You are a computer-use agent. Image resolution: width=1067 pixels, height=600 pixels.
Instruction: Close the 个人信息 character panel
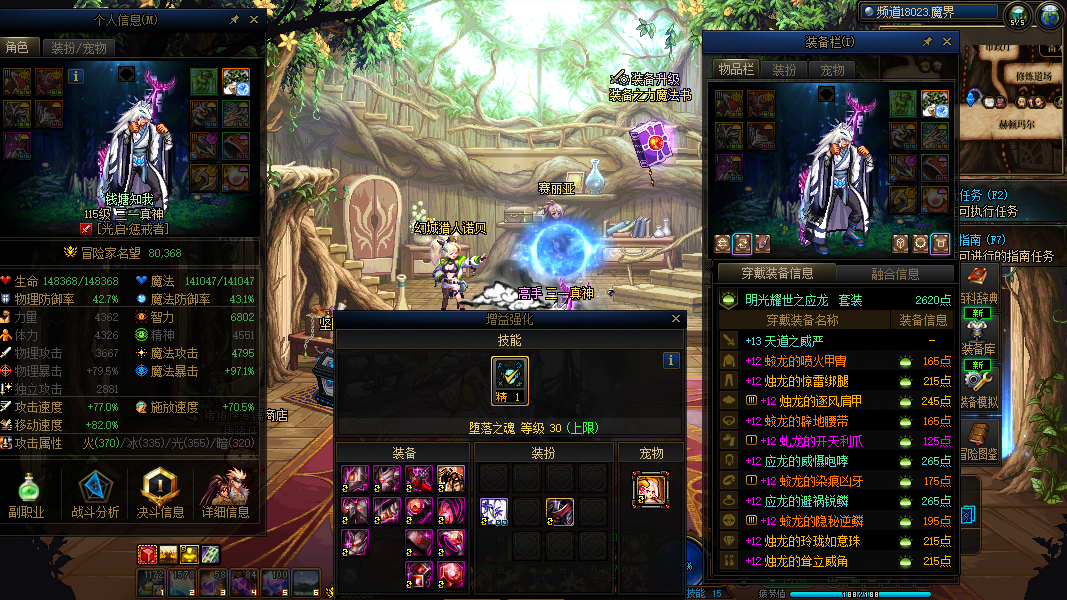[254, 19]
